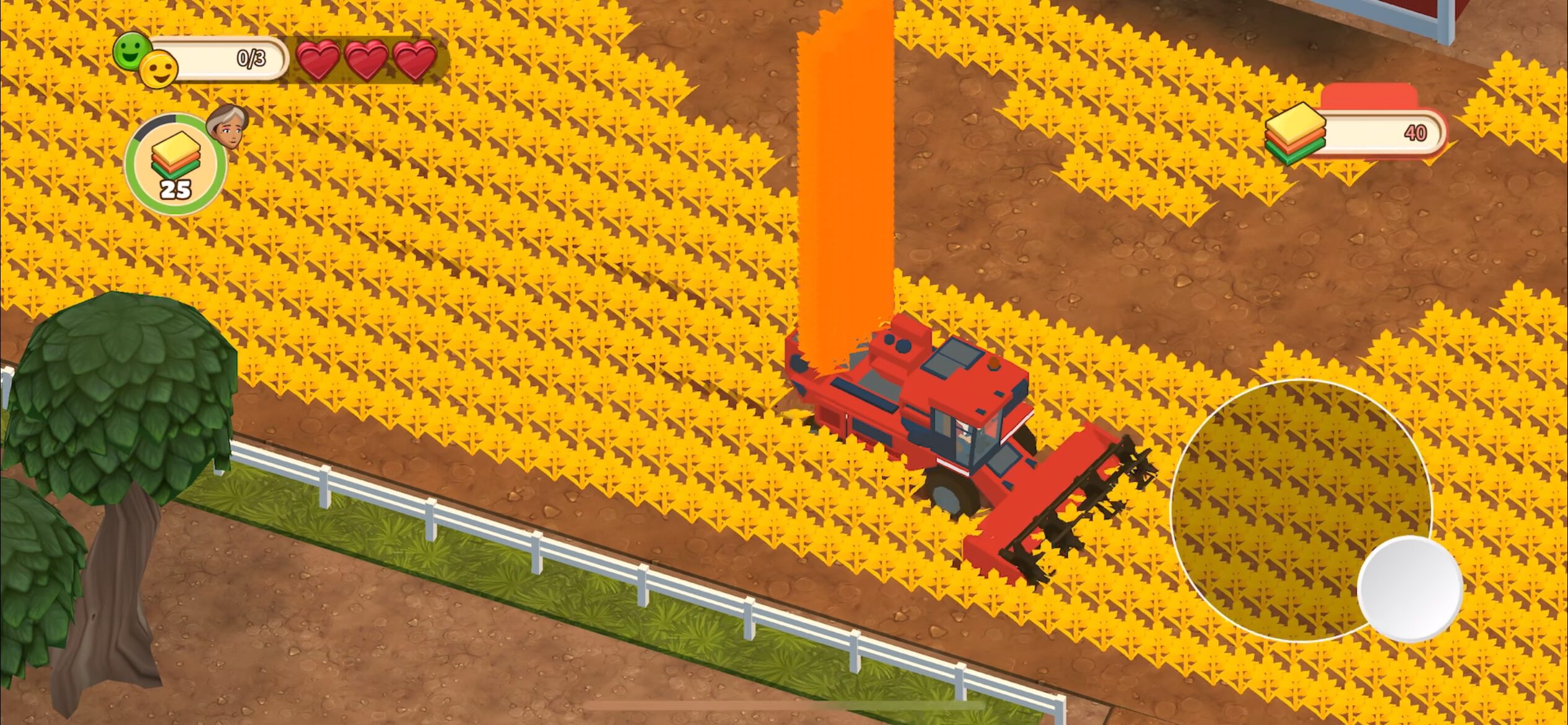Open the sandwich inventory counter
Screen dimensions: 1568x725
(x=1356, y=133)
